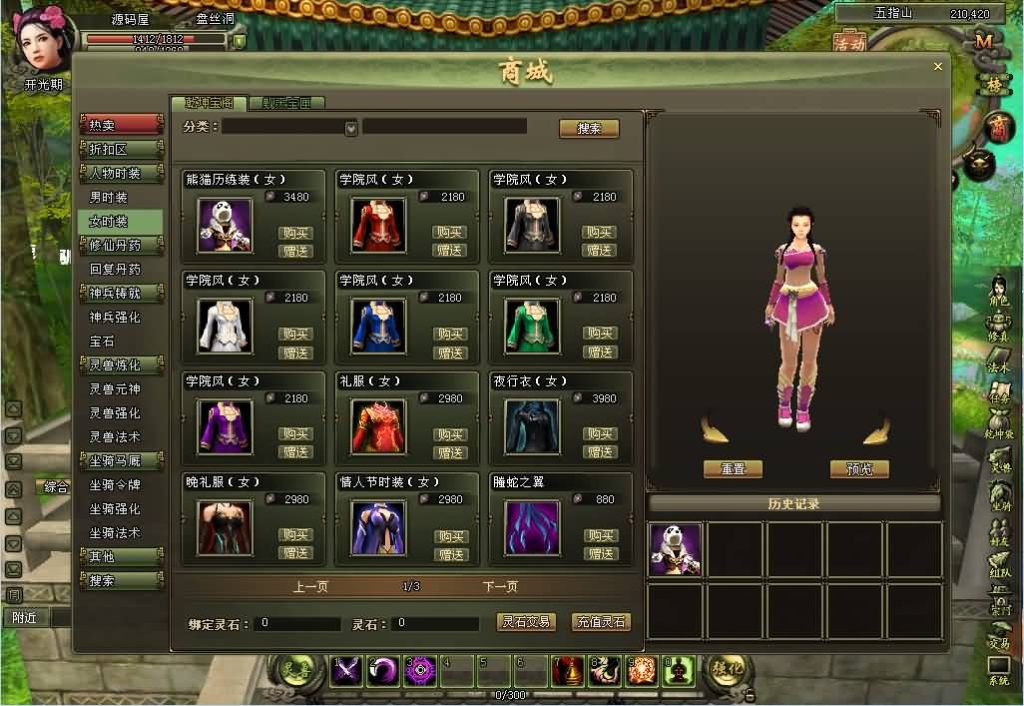The image size is (1024, 706).
Task: Close the 商城 shop window
Action: click(x=938, y=67)
